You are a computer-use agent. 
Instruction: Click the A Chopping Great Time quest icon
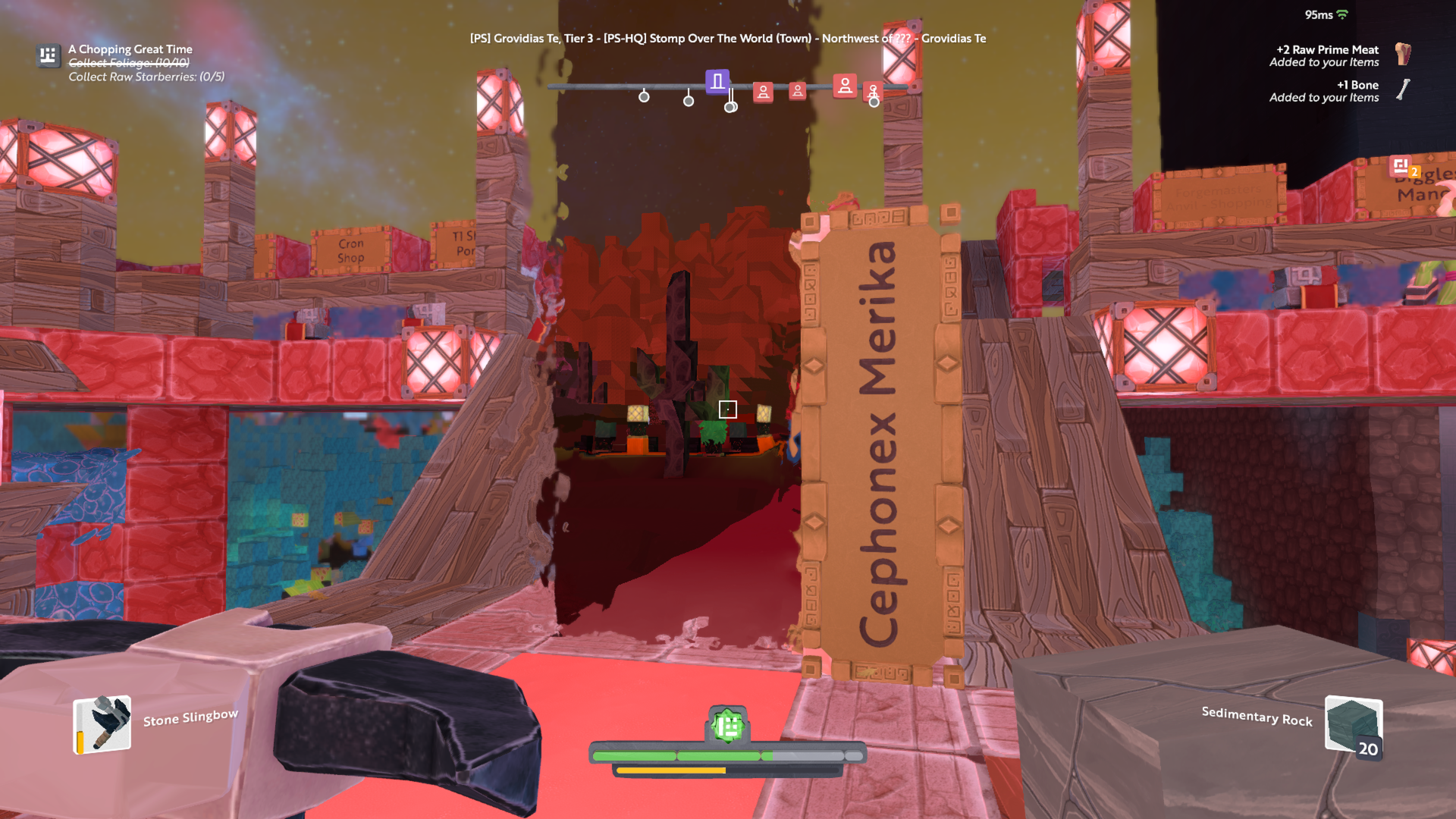48,55
